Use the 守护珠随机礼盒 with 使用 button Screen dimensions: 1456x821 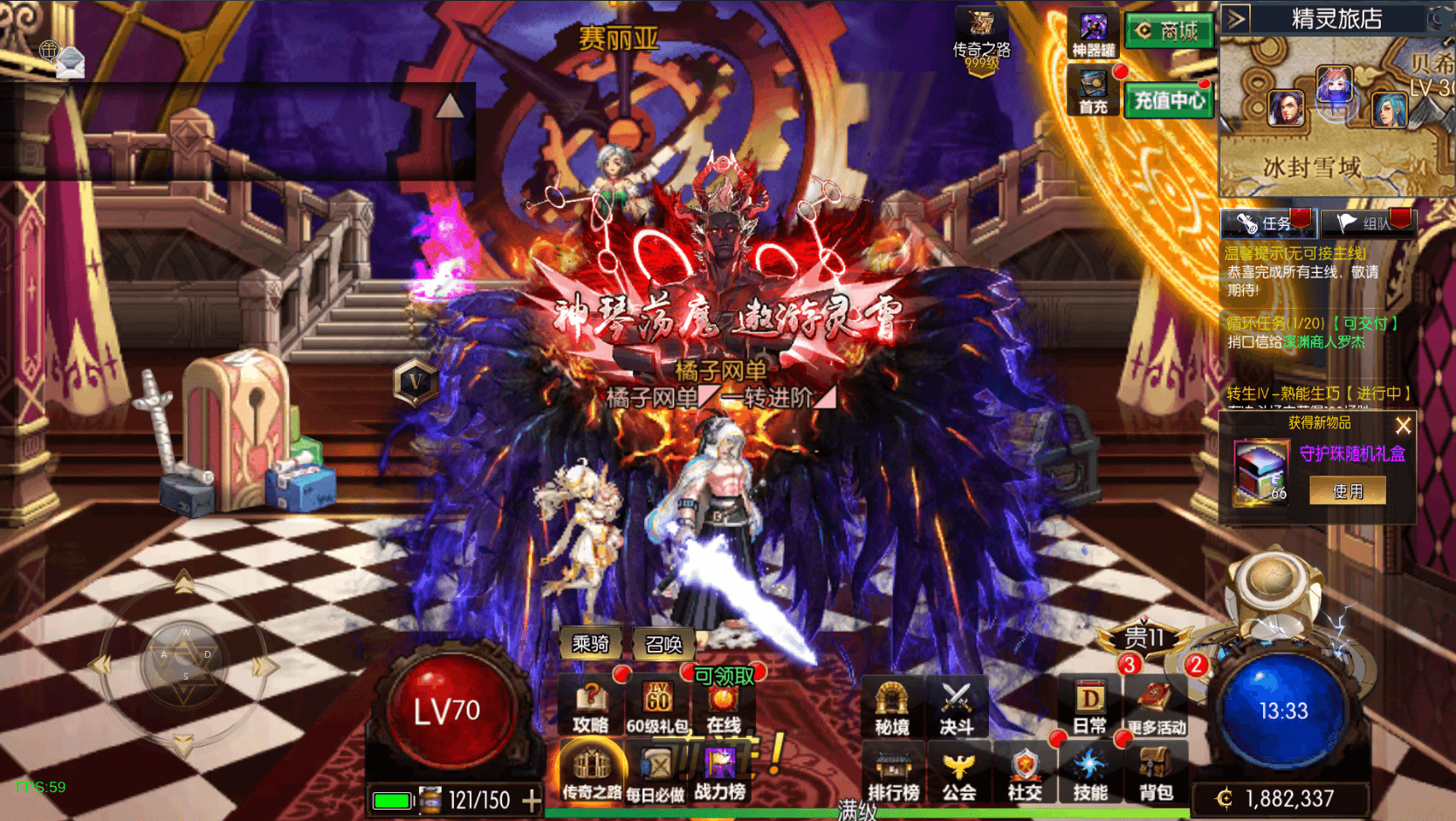pos(1347,491)
